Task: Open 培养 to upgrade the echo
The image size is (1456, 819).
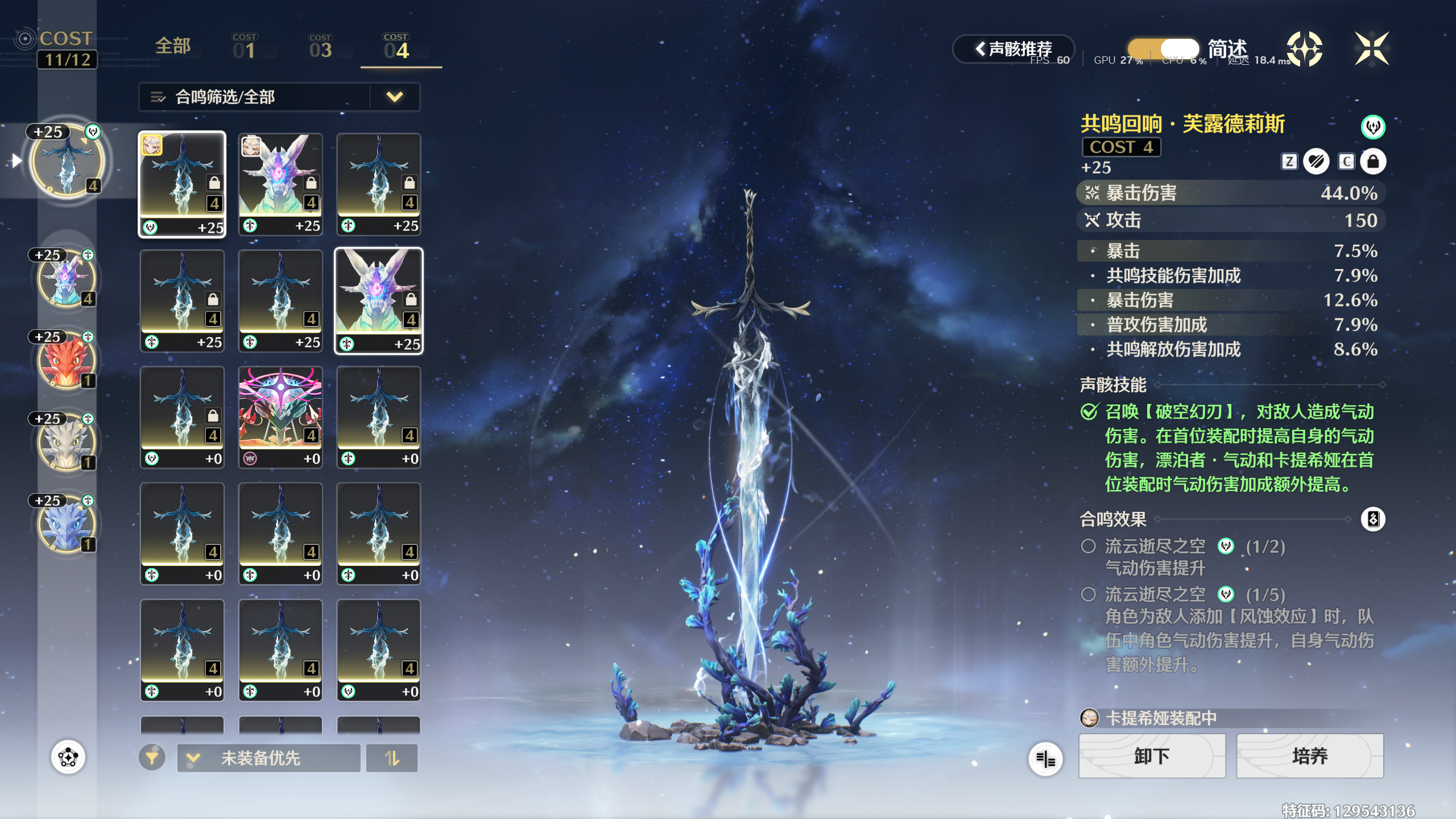Action: point(1309,756)
